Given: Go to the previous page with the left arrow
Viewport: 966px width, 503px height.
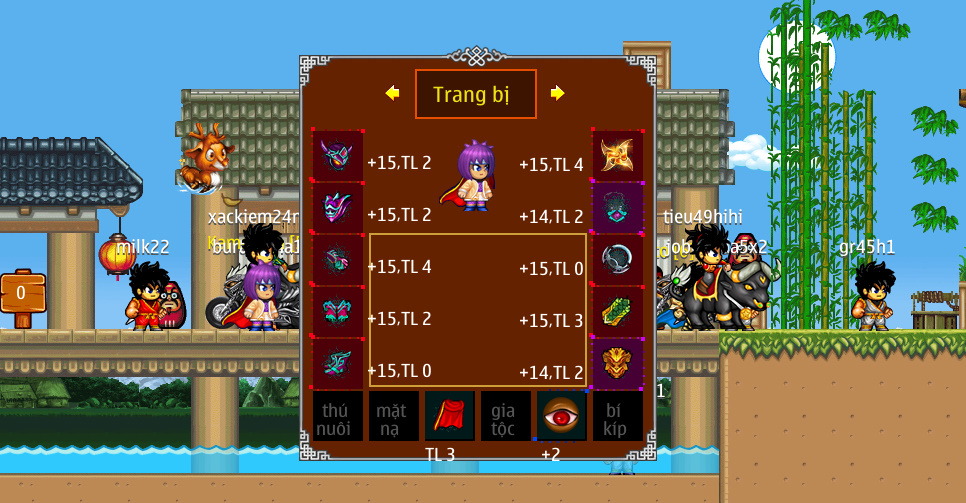Looking at the screenshot, I should (392, 93).
